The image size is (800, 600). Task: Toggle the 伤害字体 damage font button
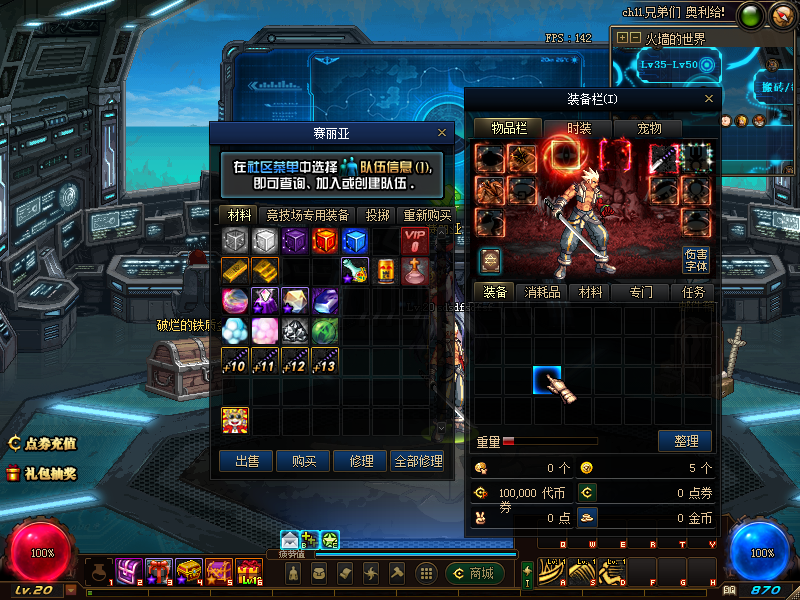pos(696,260)
